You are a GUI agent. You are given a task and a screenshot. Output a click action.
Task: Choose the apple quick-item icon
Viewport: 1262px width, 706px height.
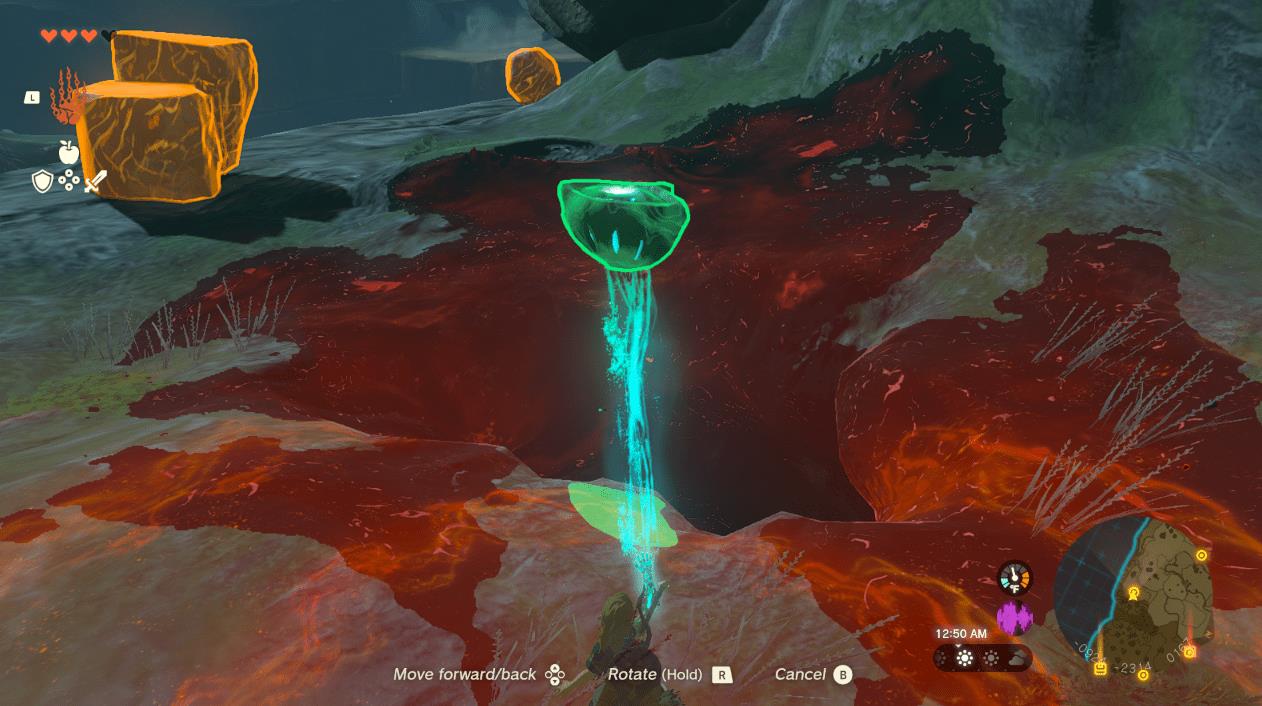coord(68,152)
